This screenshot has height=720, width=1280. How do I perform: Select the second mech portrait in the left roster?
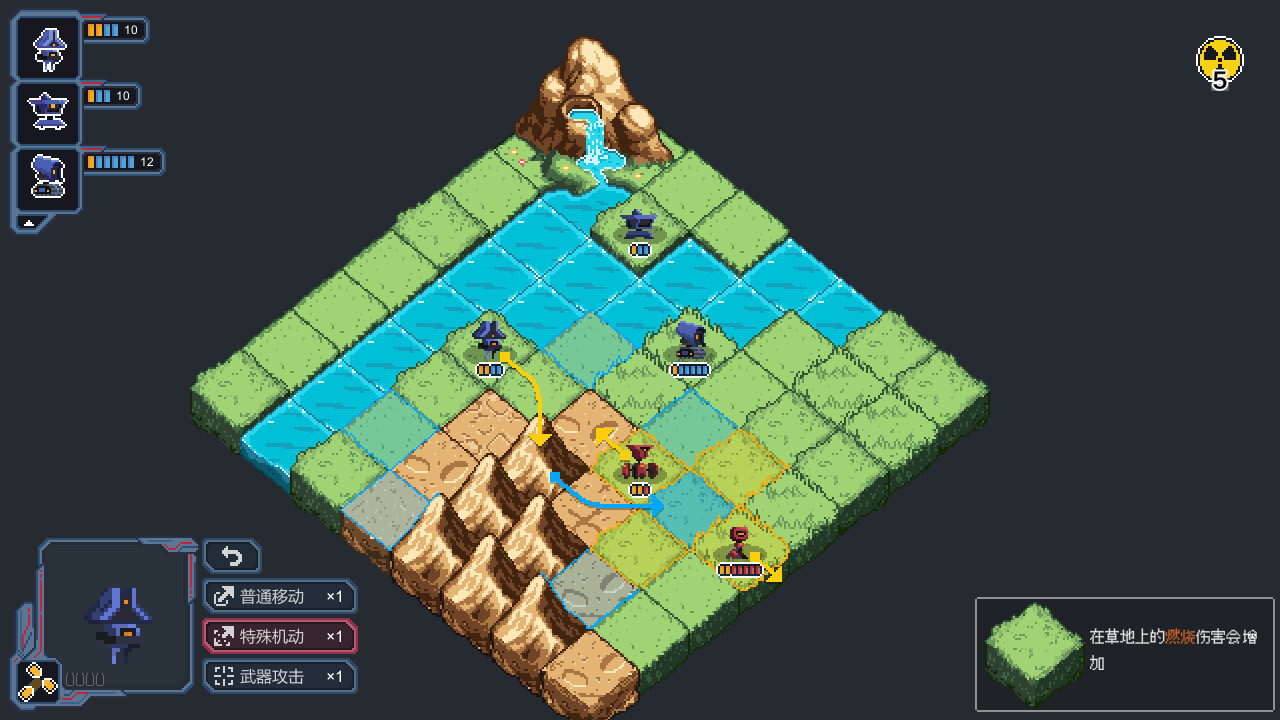46,112
